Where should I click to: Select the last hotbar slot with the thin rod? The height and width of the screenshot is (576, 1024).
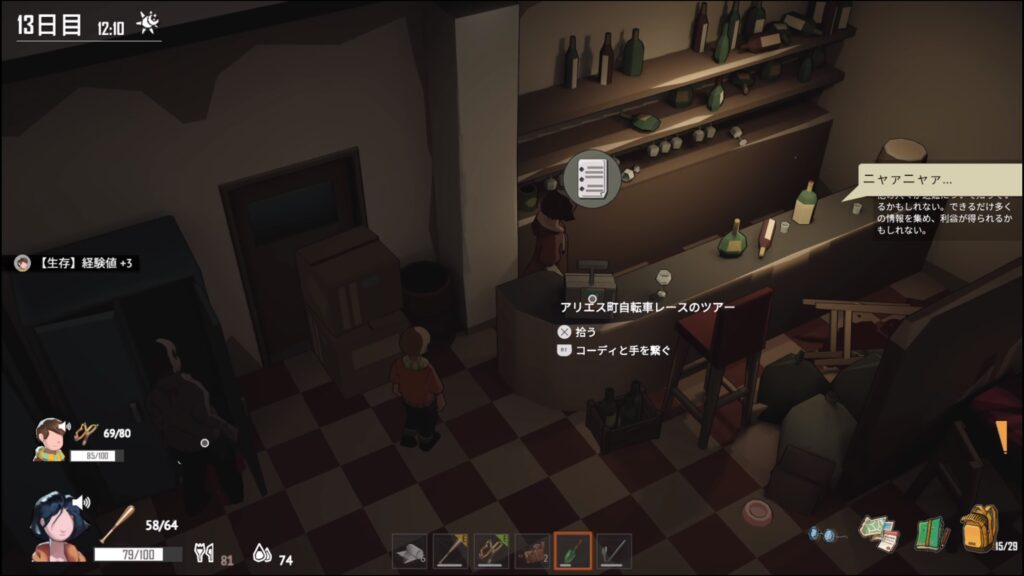[614, 551]
